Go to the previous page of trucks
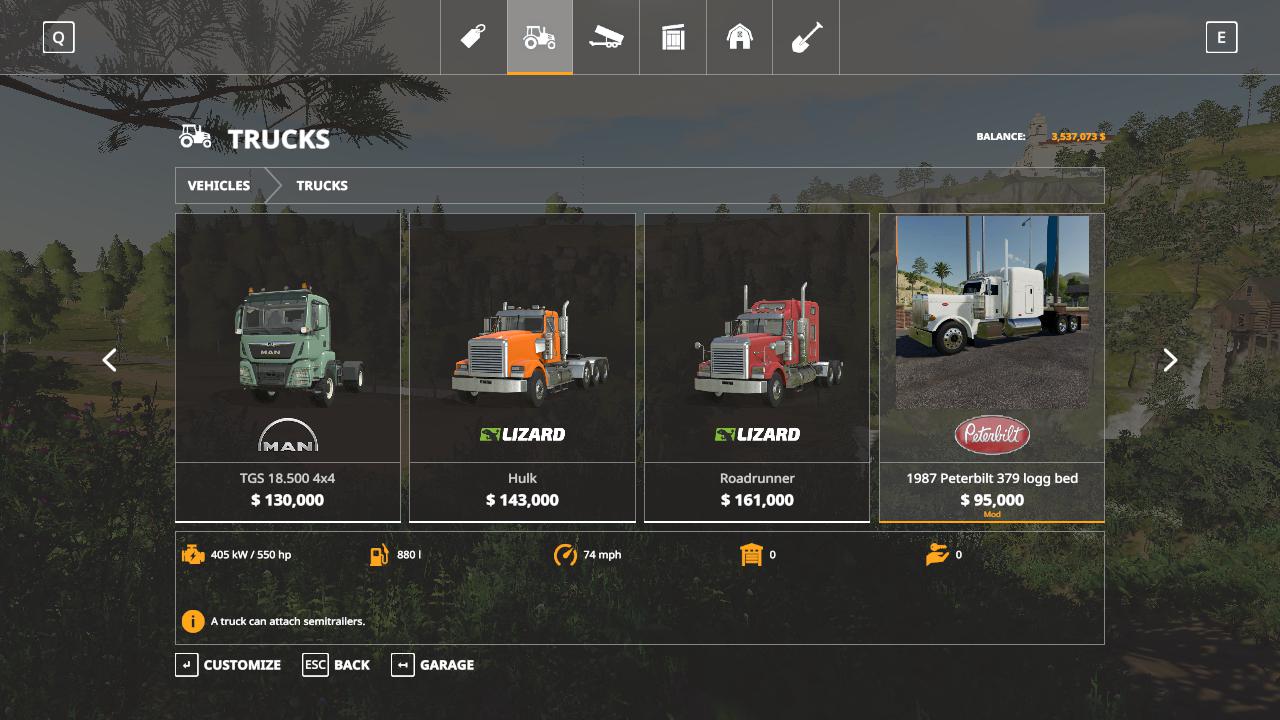1280x720 pixels. coord(110,360)
